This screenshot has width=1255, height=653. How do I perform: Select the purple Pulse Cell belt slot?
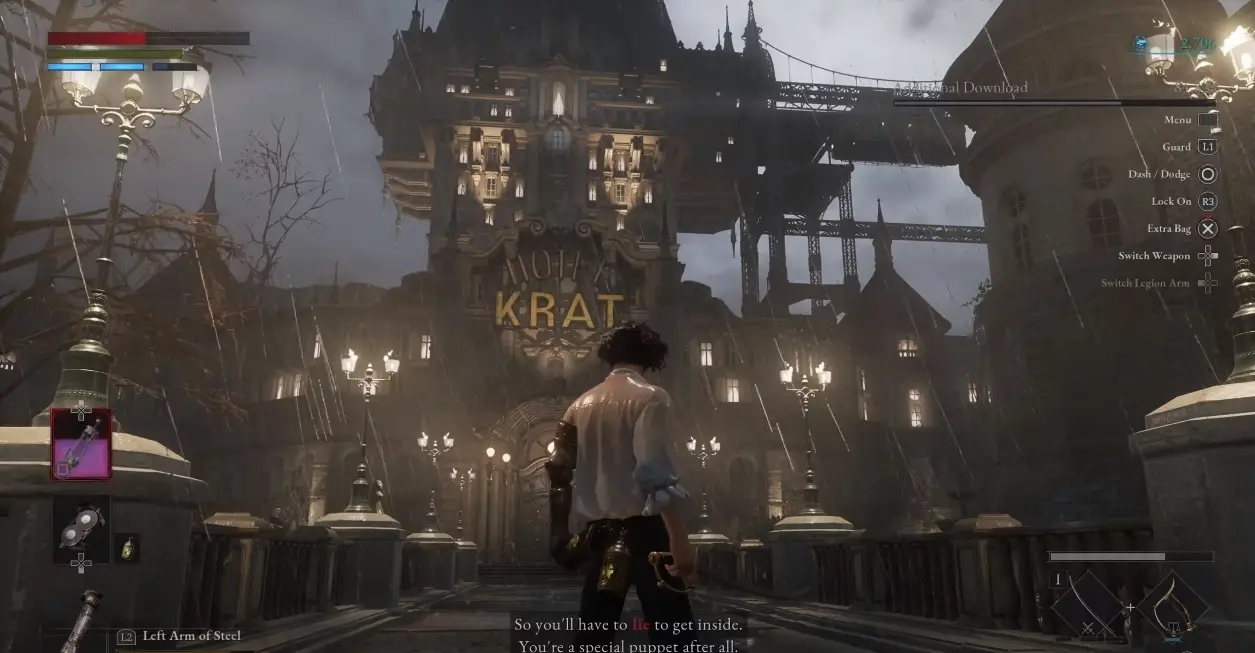tap(81, 445)
